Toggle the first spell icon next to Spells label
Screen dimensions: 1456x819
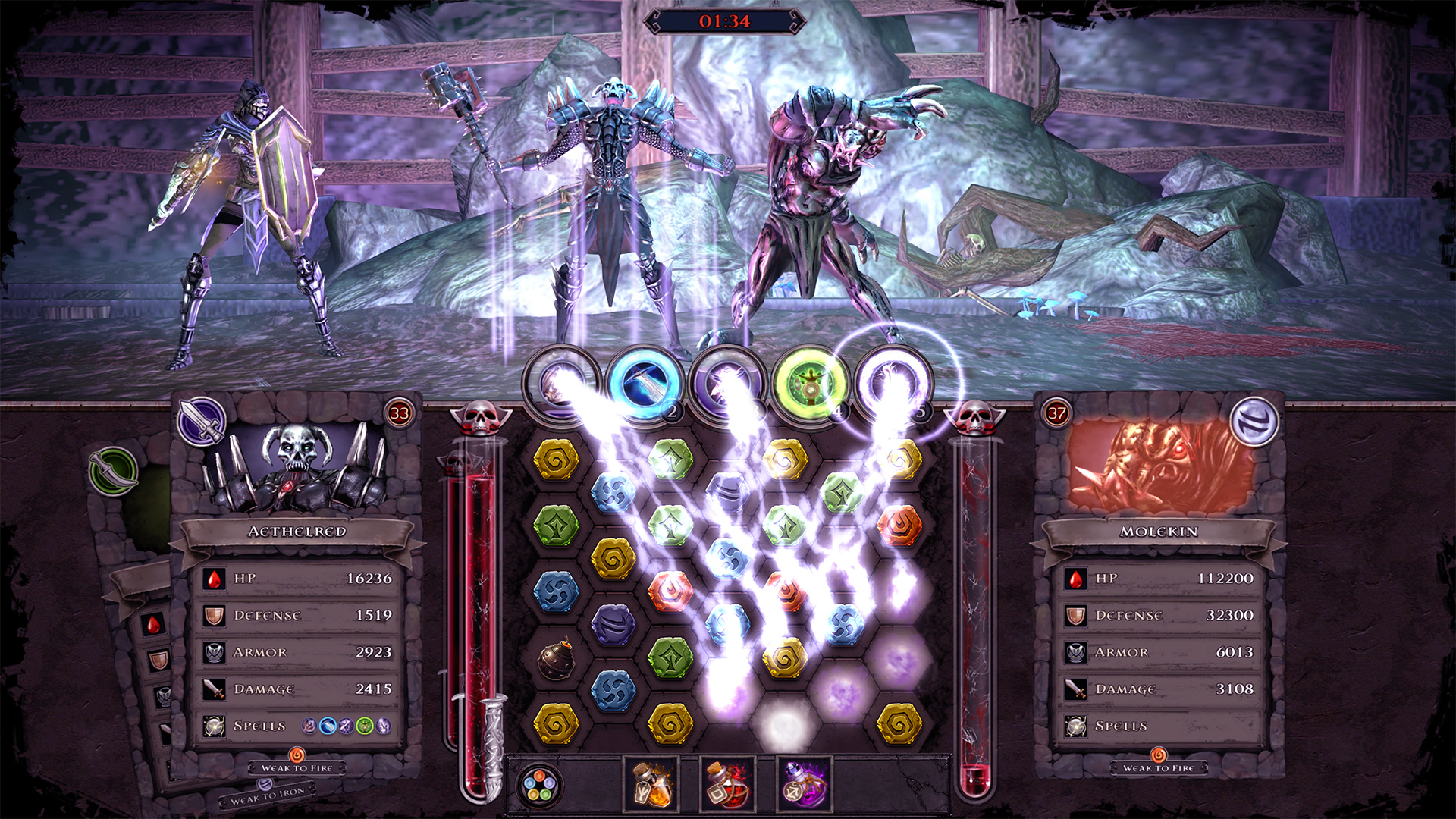tap(310, 725)
